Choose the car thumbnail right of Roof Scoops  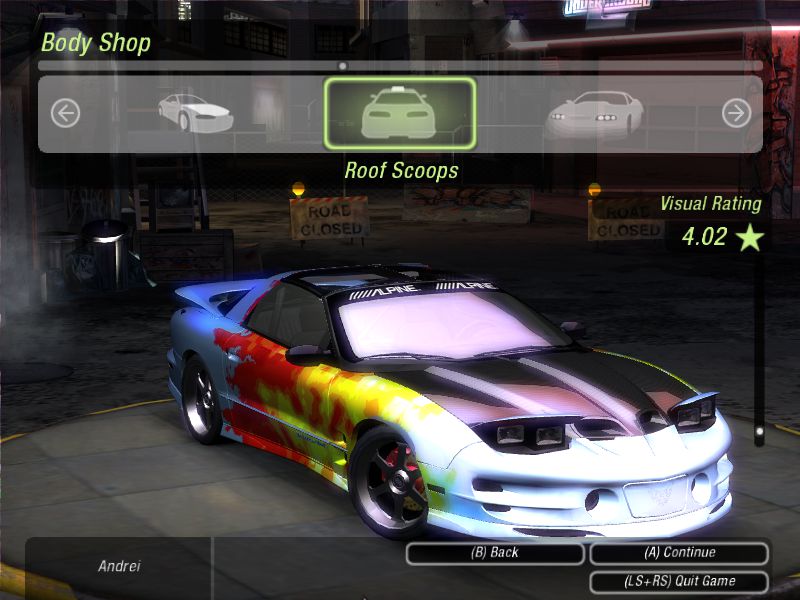[x=594, y=114]
